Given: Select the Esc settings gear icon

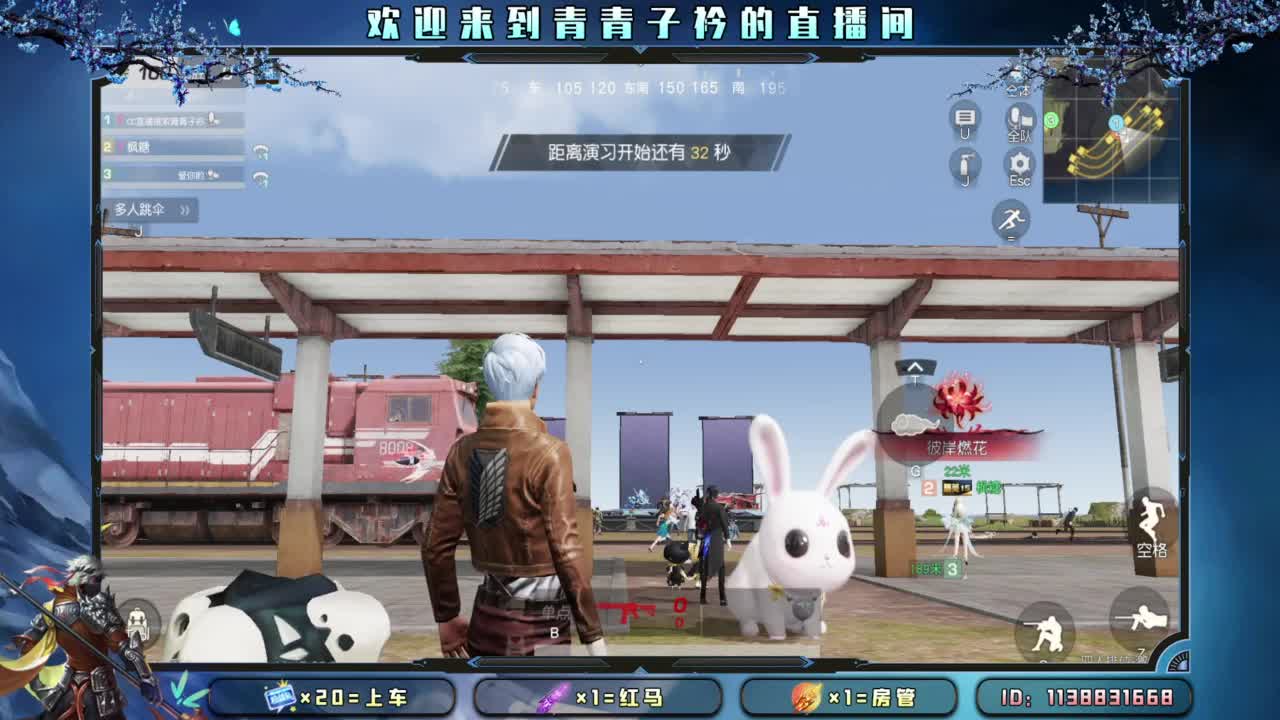Looking at the screenshot, I should (x=1020, y=163).
